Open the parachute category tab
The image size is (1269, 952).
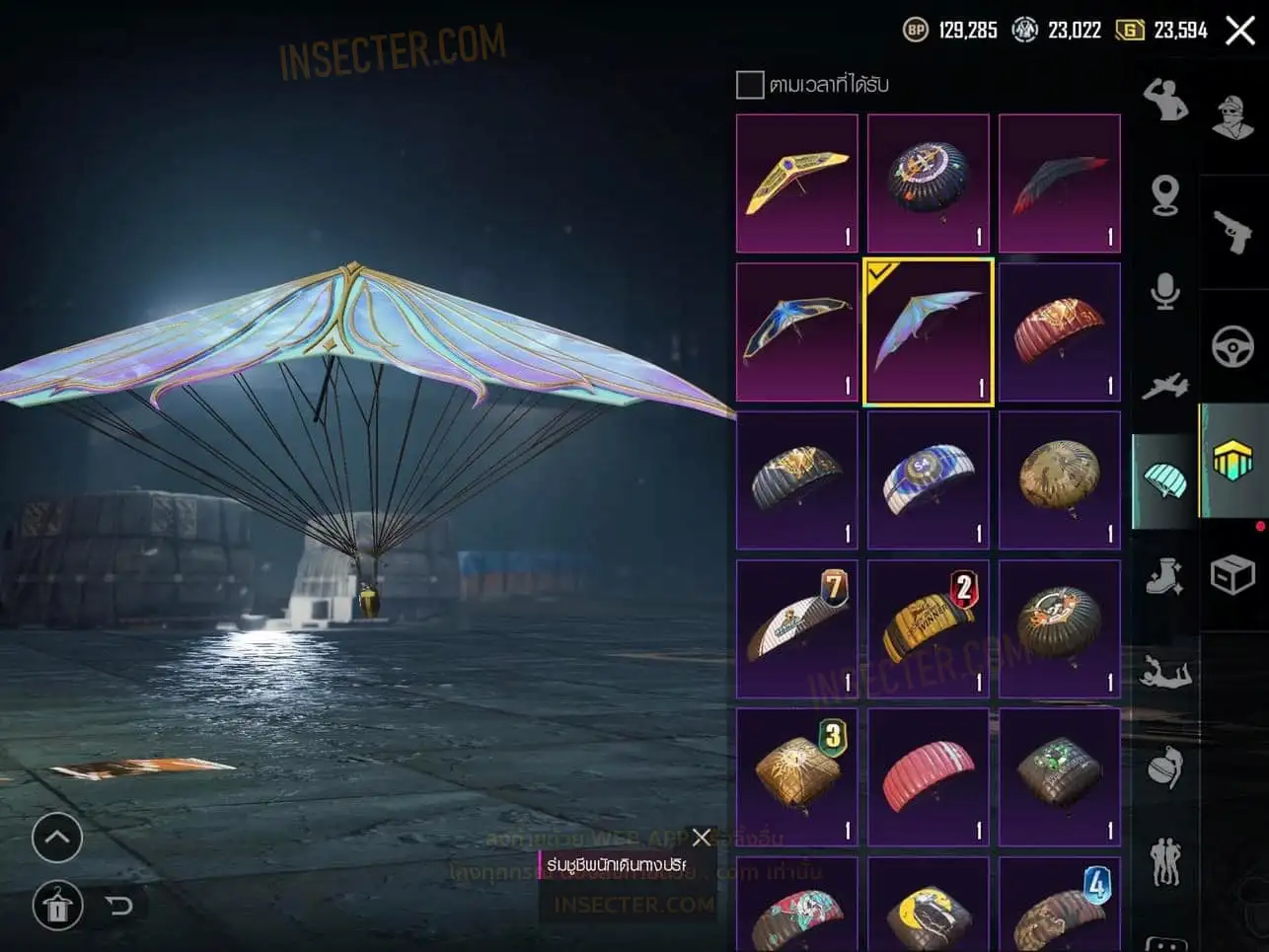[1165, 481]
